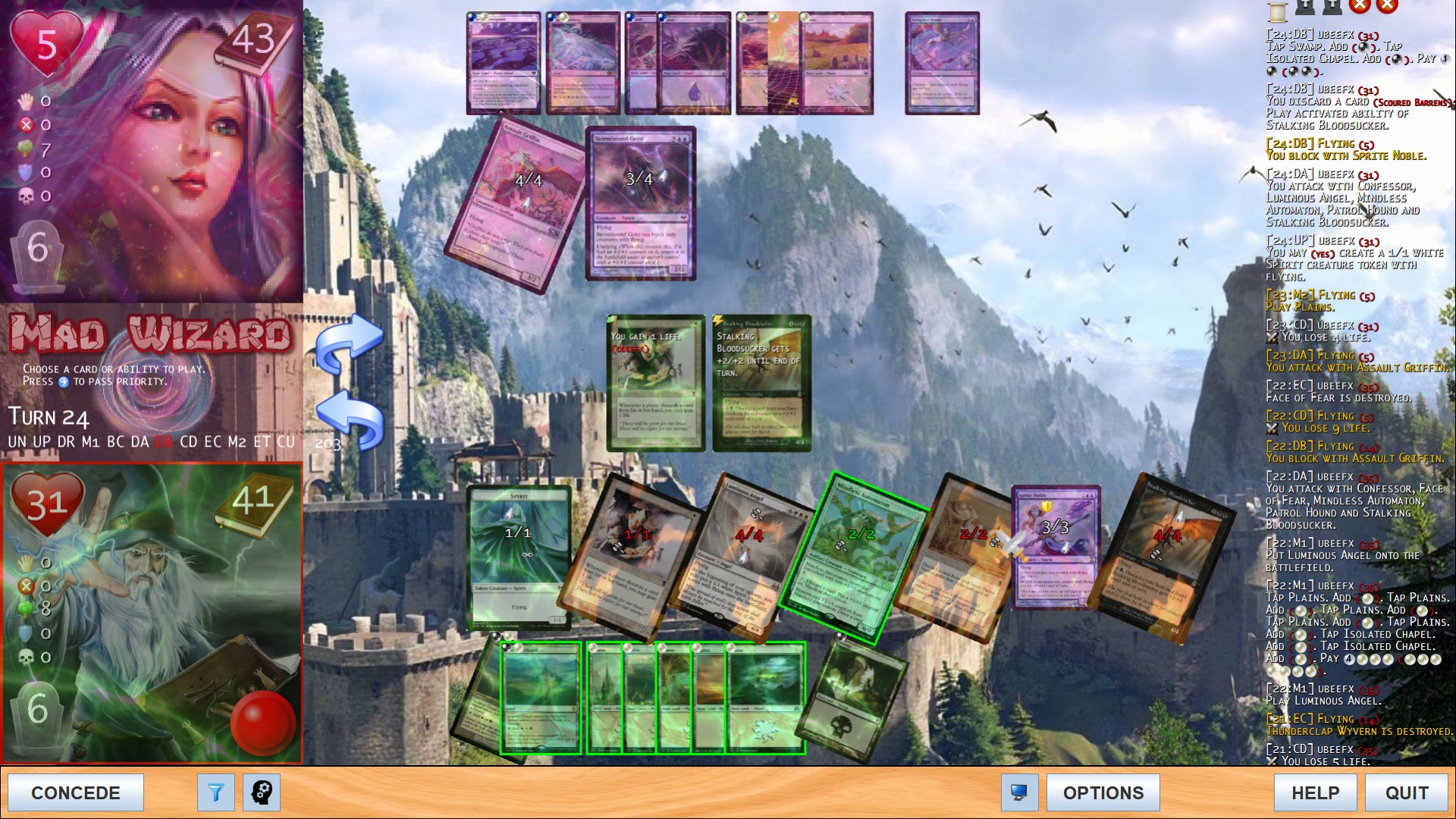Click the blue funnel filter button
The width and height of the screenshot is (1456, 819).
point(216,792)
